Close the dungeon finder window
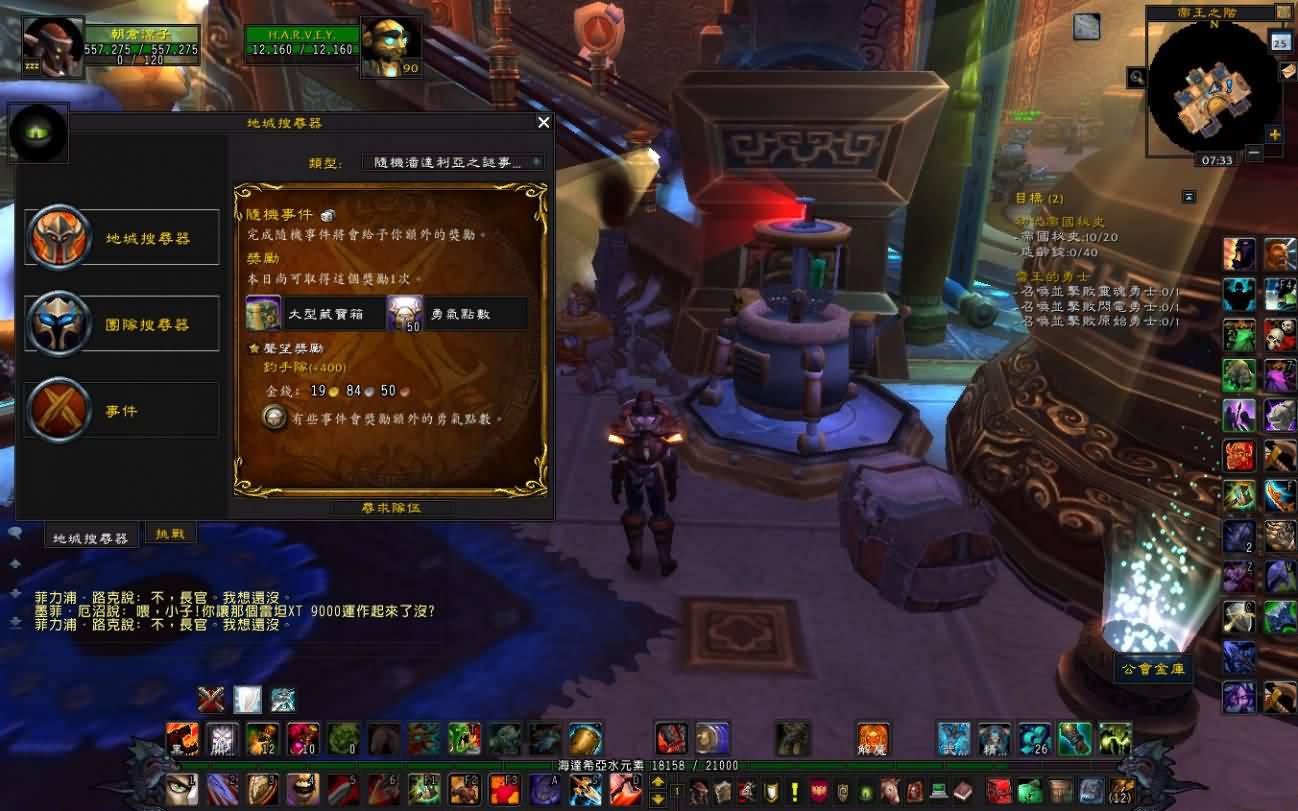Viewport: 1298px width, 811px height. coord(543,123)
